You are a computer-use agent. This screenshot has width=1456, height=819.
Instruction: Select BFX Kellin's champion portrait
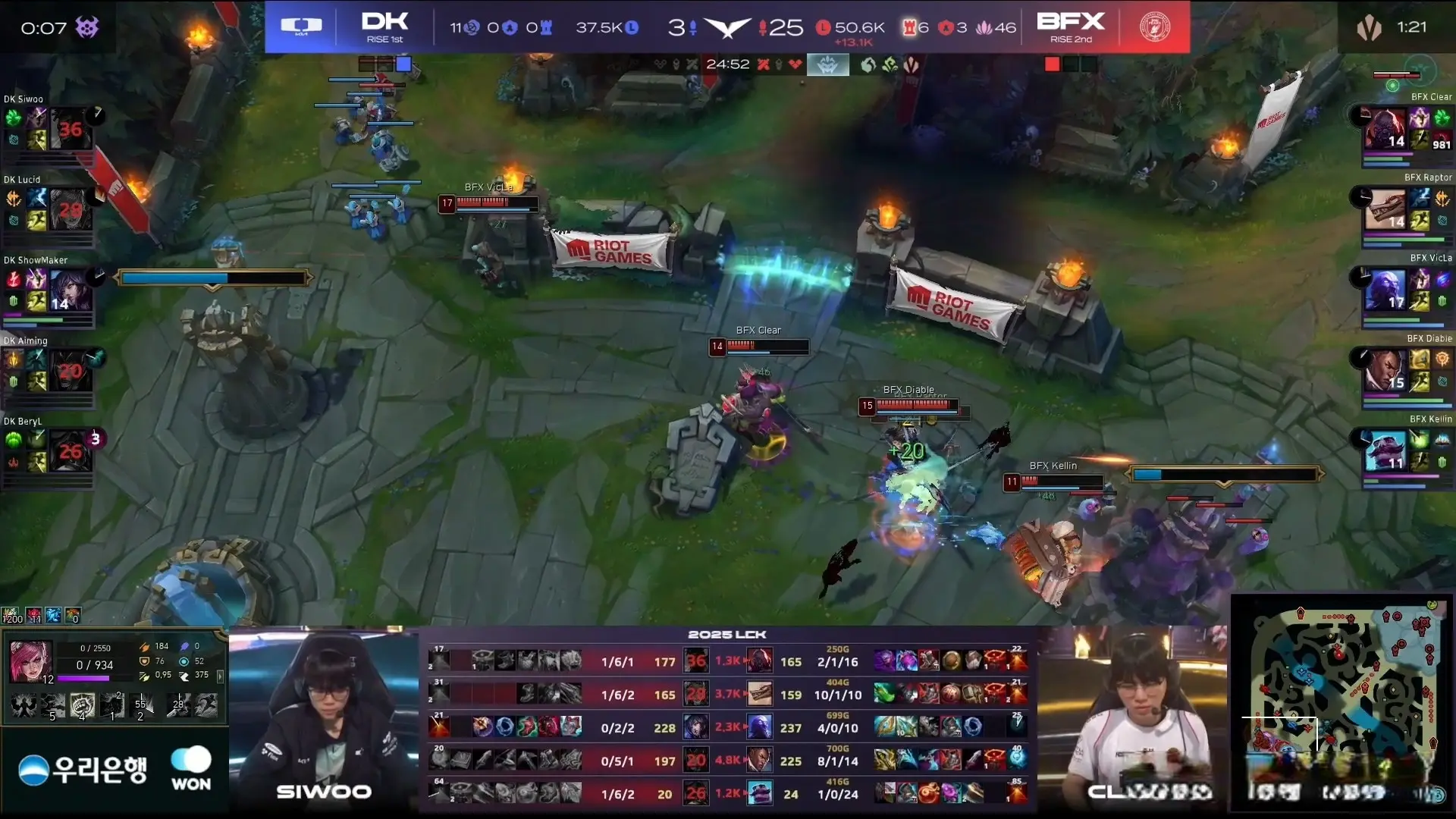pos(1385,451)
